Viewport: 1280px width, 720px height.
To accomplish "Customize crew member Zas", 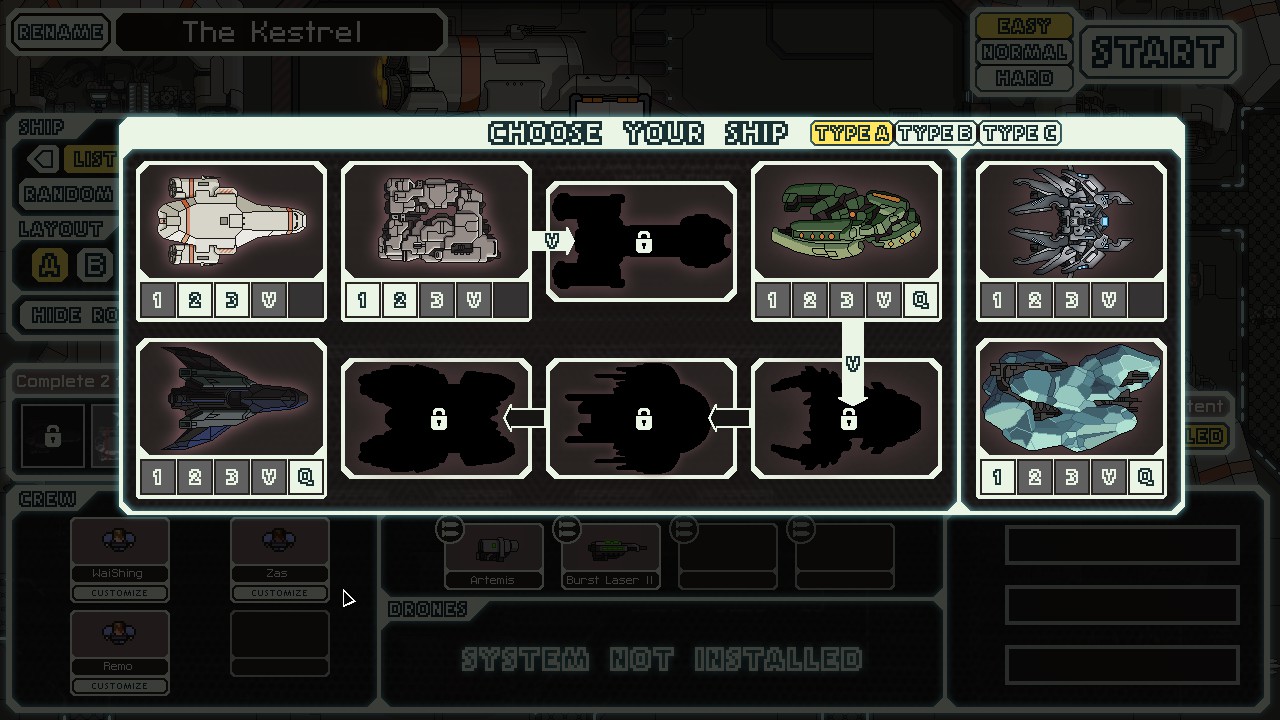I will pos(279,593).
